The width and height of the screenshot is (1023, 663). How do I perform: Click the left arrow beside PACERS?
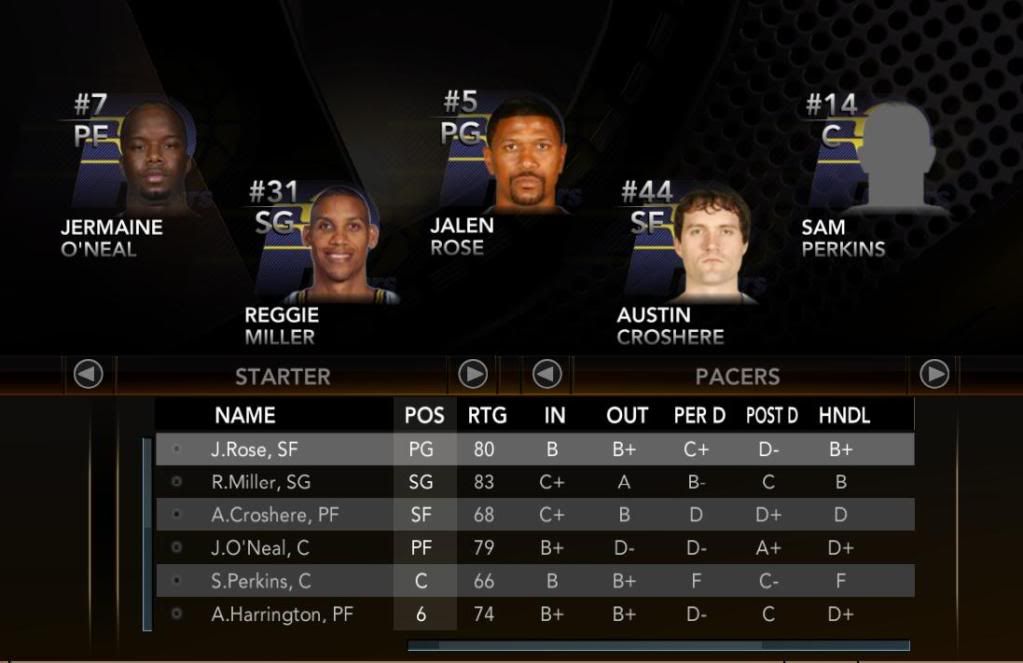coord(547,375)
